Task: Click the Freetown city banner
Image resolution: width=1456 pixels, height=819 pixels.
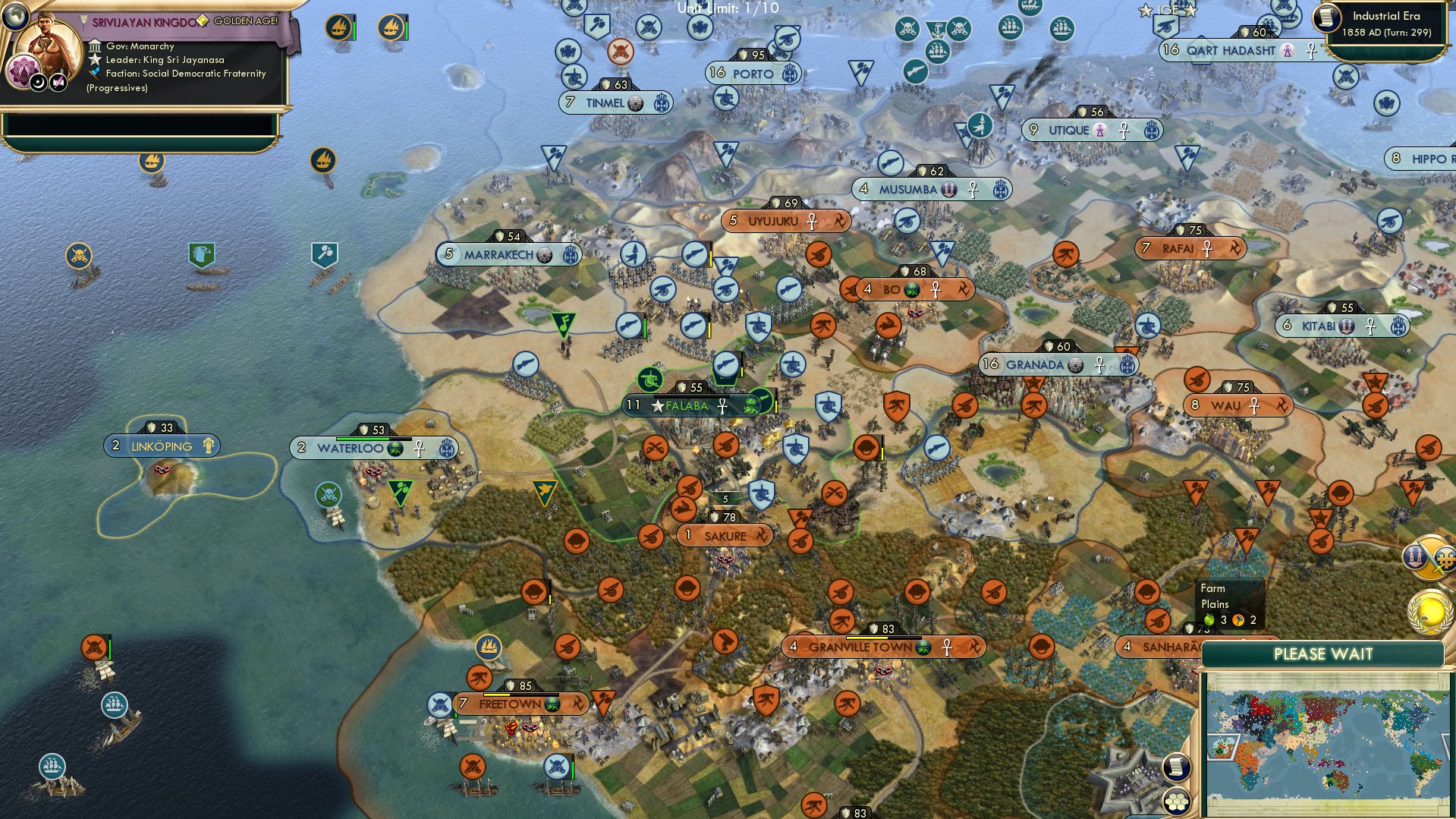Action: coord(510,704)
